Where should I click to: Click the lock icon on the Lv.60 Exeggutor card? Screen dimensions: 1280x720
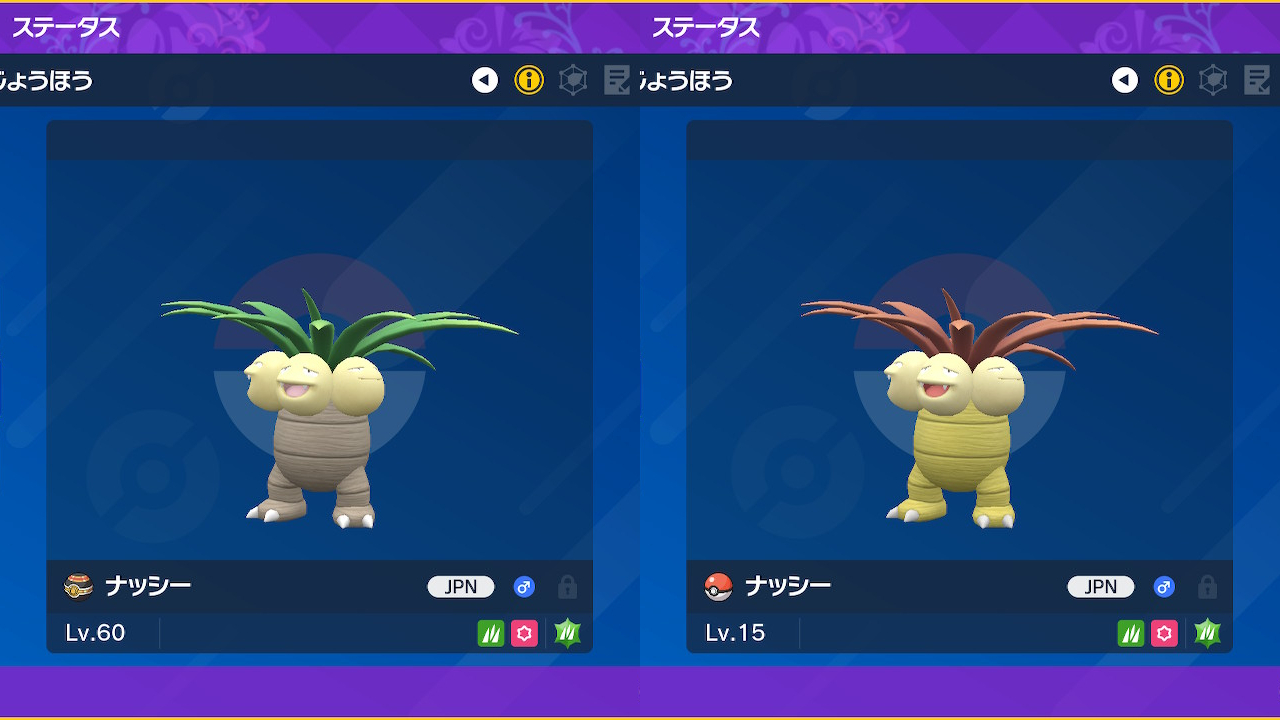click(568, 587)
